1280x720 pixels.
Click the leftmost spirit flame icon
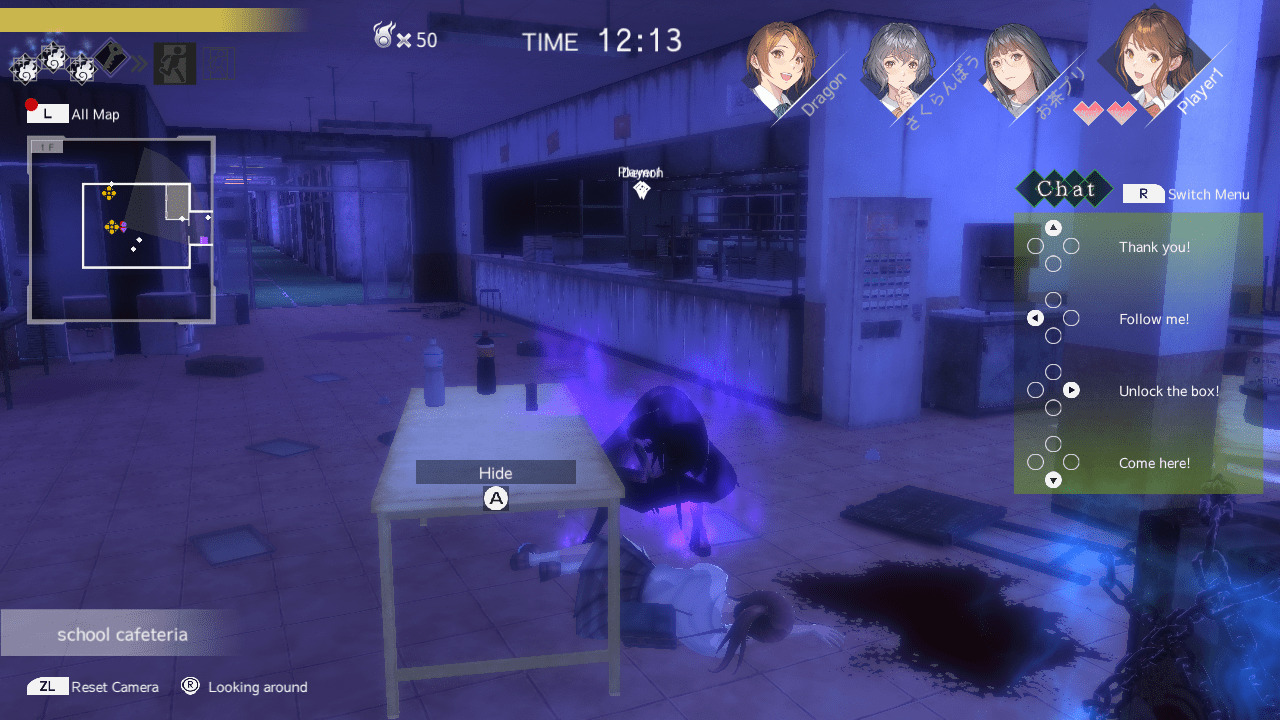click(x=26, y=67)
